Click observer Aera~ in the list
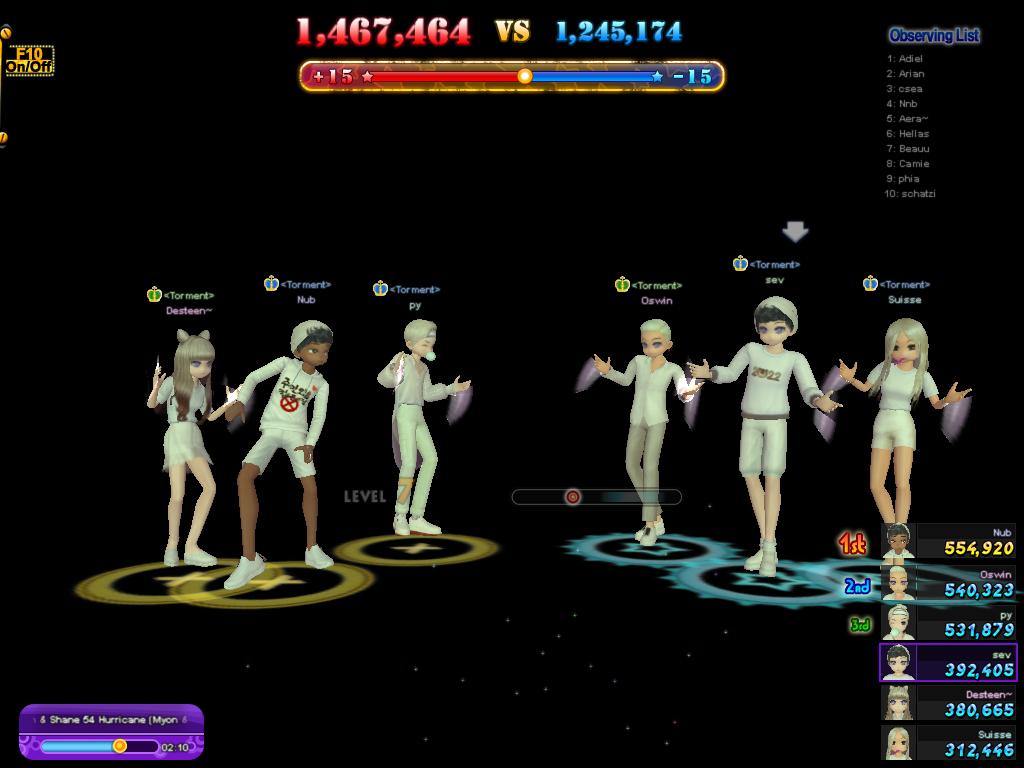Screen dimensions: 1024x768 point(913,119)
